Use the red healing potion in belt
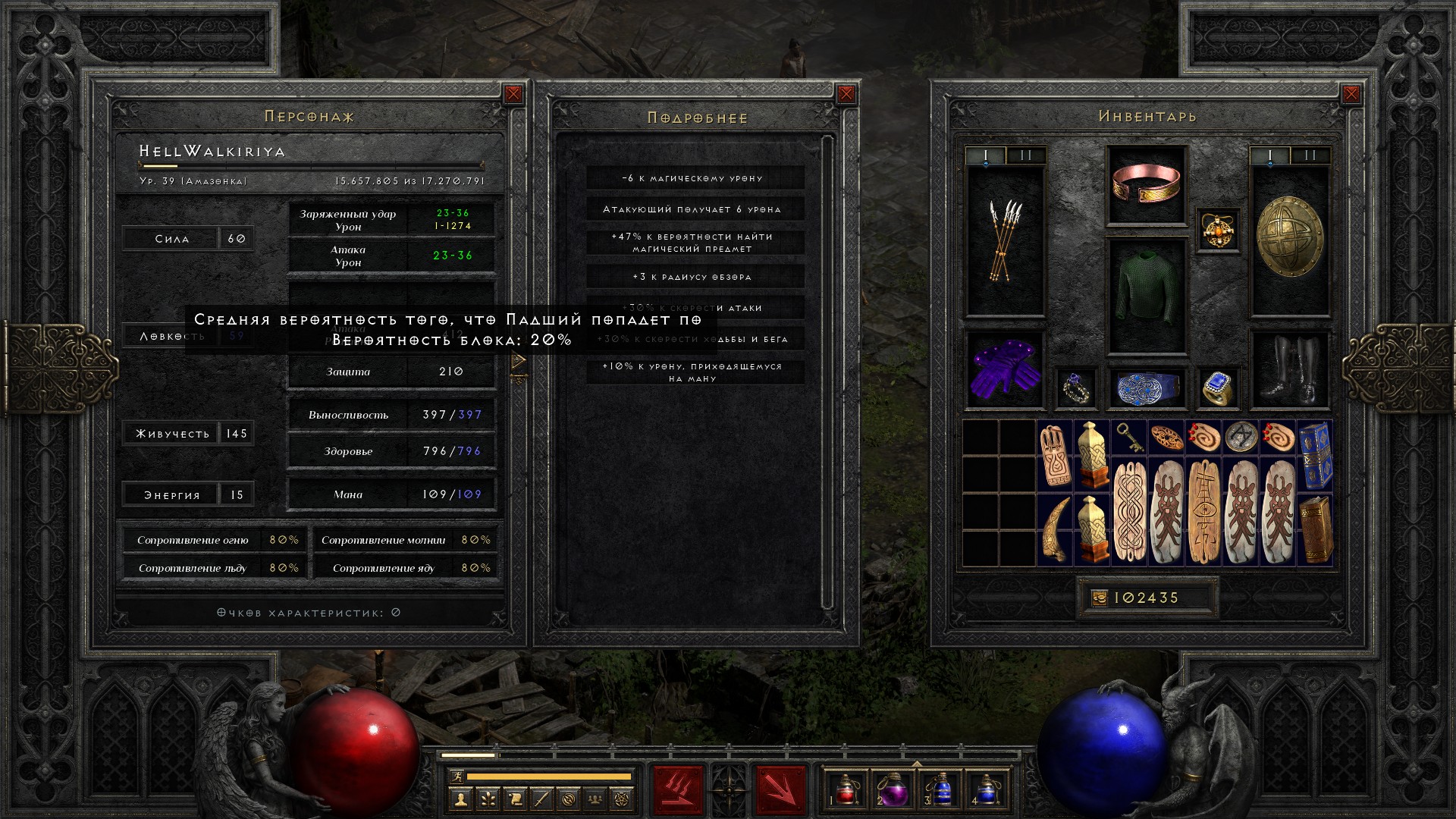The width and height of the screenshot is (1456, 819). [846, 789]
